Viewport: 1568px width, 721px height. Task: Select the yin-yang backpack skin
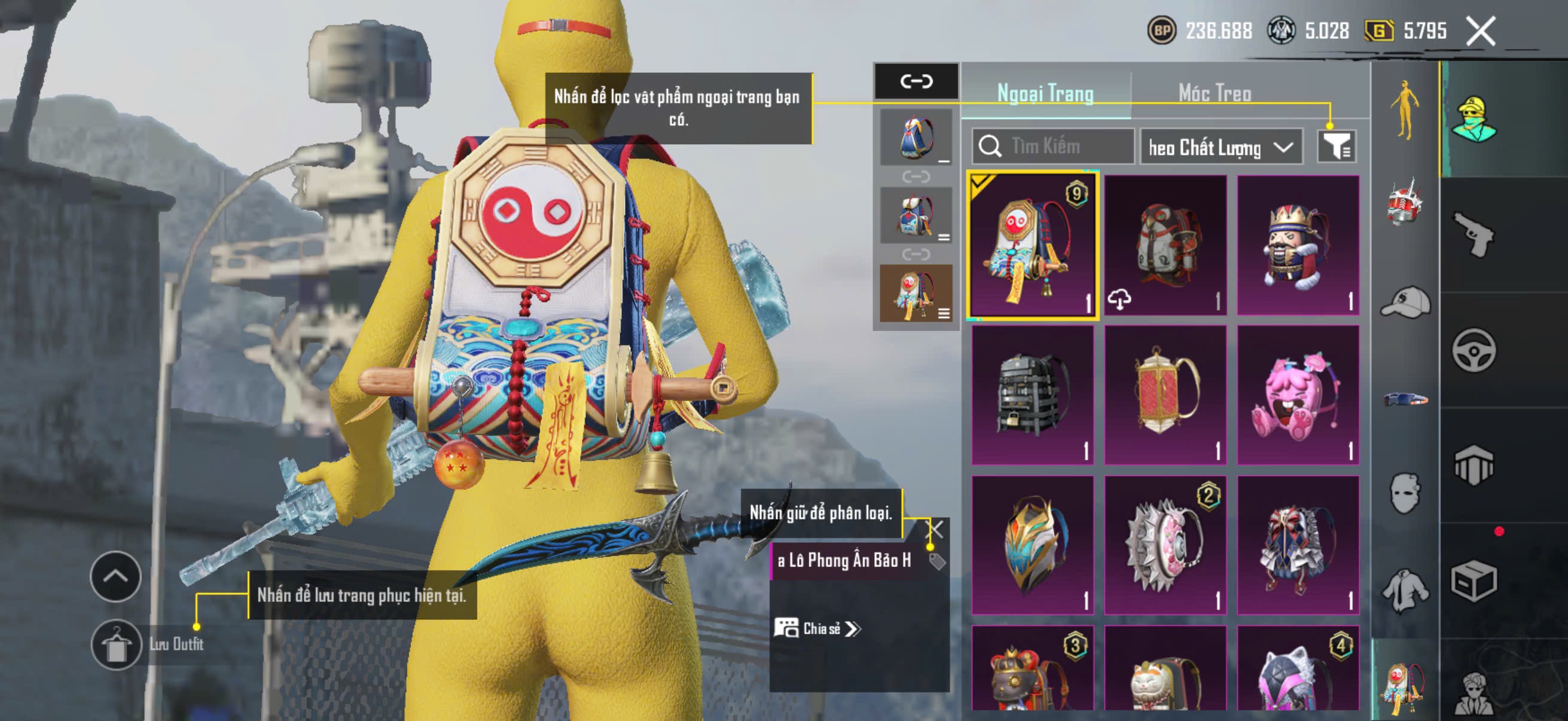(1032, 245)
